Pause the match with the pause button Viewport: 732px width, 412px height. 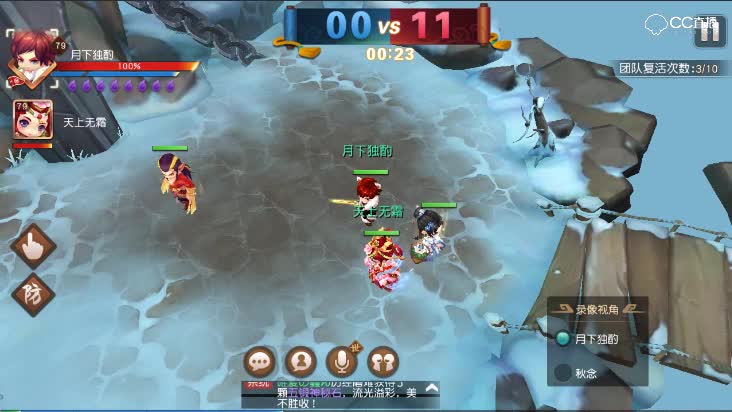click(709, 31)
